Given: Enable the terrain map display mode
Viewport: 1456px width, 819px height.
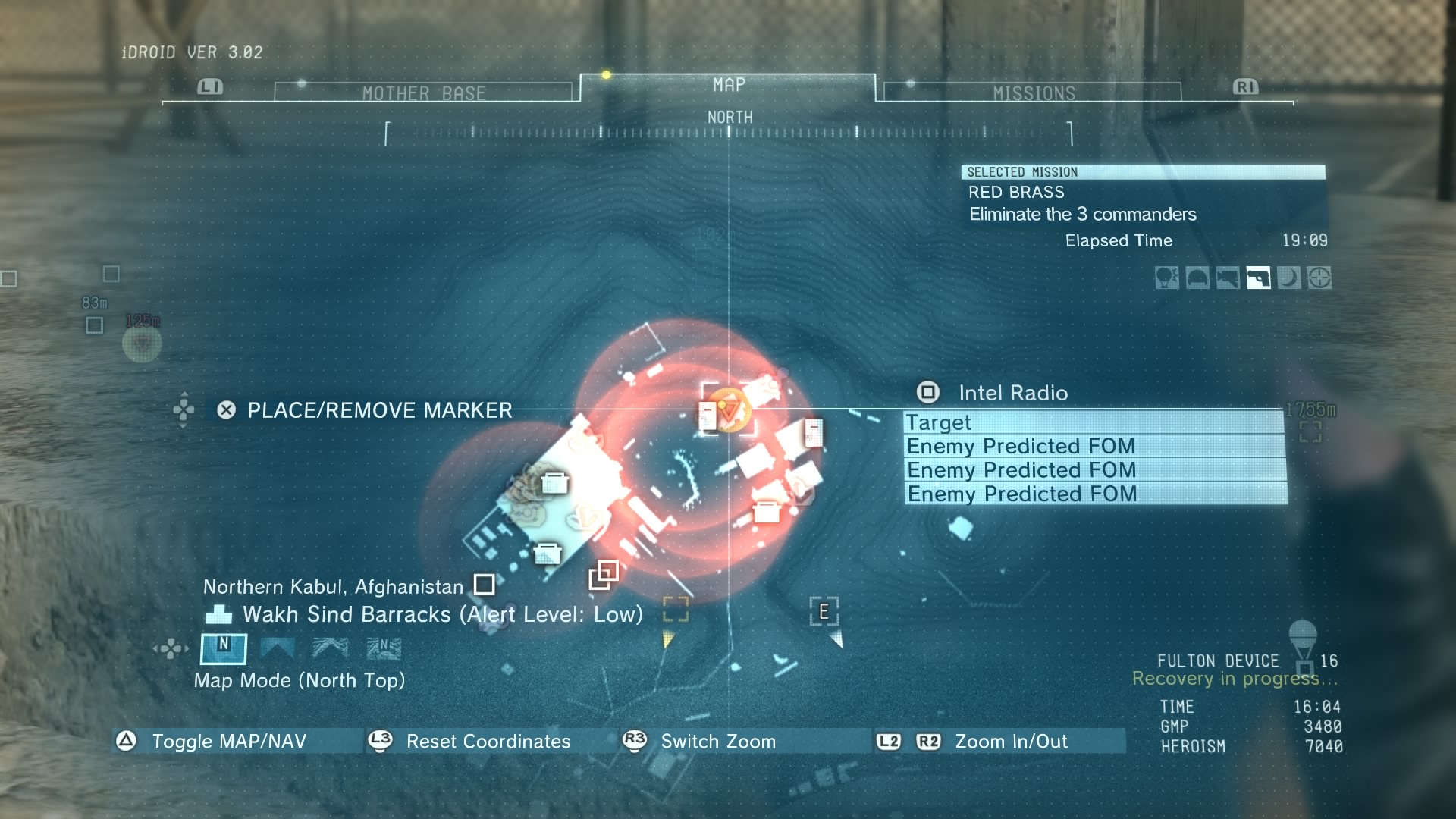Looking at the screenshot, I should click(x=330, y=648).
